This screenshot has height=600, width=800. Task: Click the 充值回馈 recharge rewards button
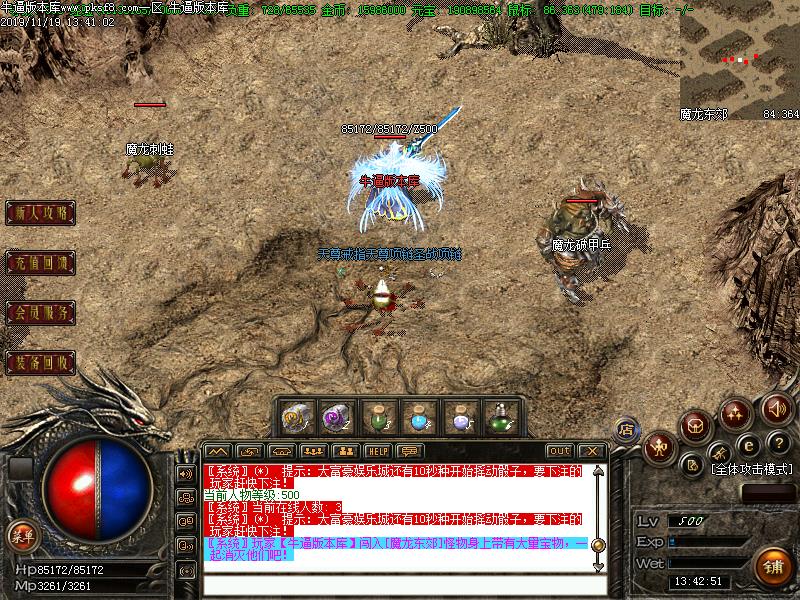point(41,263)
